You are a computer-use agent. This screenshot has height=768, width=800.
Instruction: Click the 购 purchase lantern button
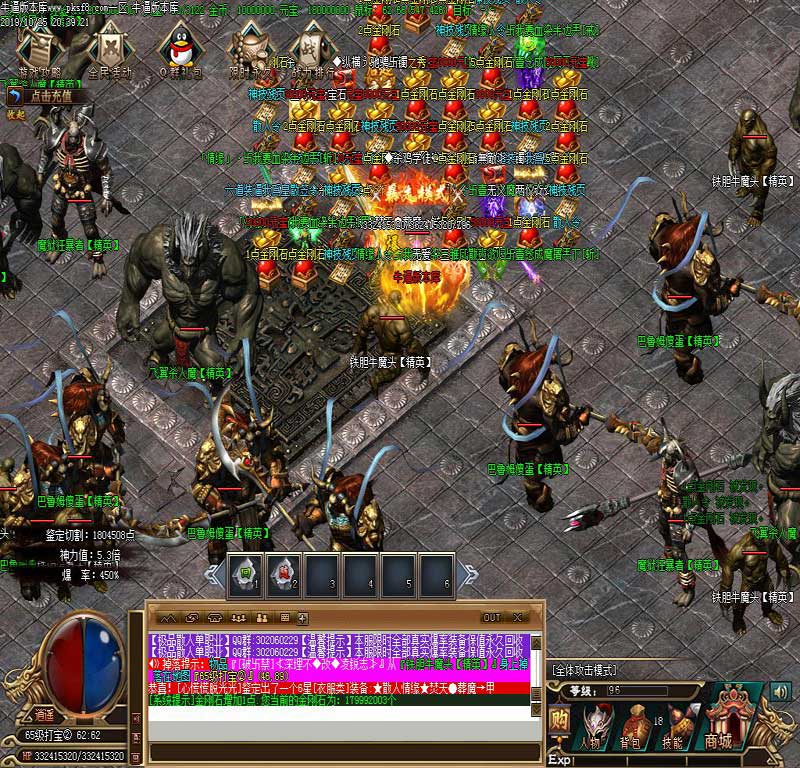(x=561, y=720)
